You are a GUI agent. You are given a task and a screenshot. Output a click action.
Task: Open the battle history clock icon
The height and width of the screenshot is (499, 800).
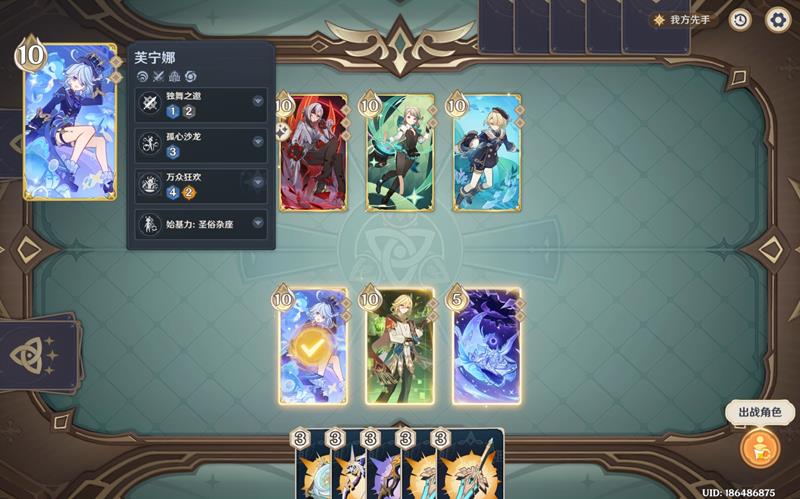(740, 19)
